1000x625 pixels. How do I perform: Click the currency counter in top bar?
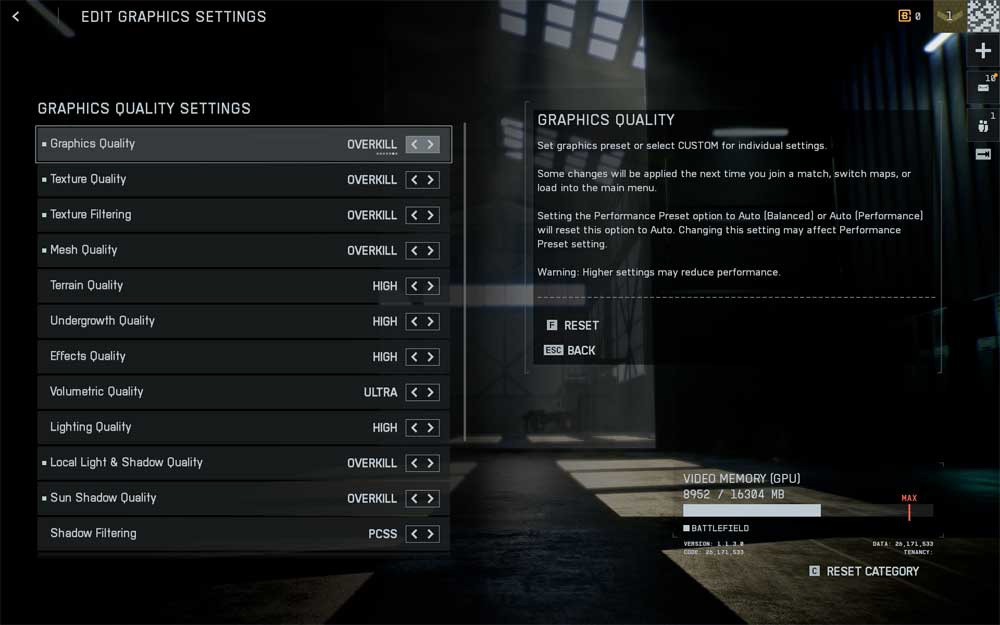click(909, 16)
